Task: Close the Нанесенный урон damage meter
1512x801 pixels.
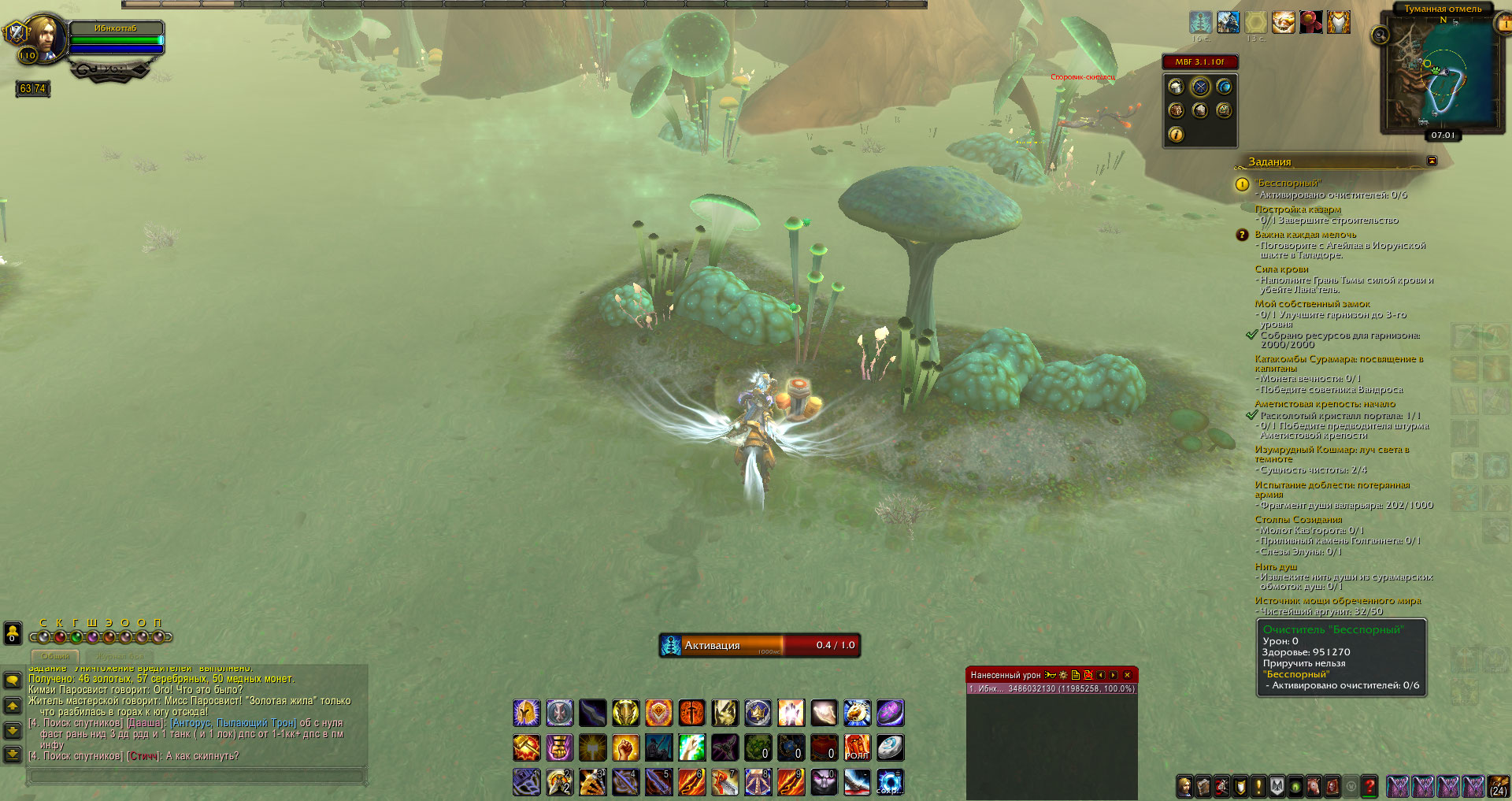Action: pos(1127,675)
